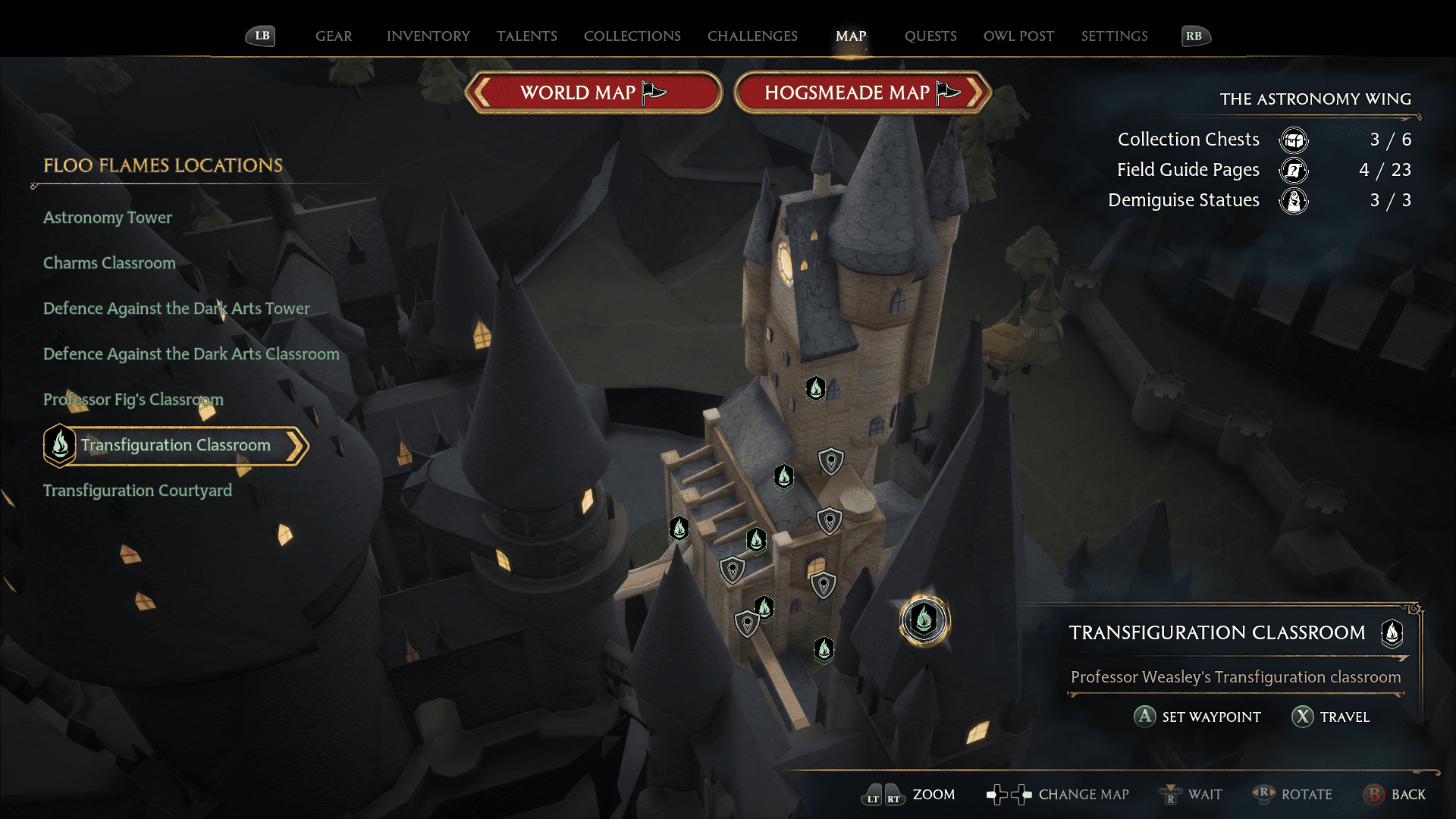Open the Owl Post tab
This screenshot has height=819, width=1456.
(1018, 36)
